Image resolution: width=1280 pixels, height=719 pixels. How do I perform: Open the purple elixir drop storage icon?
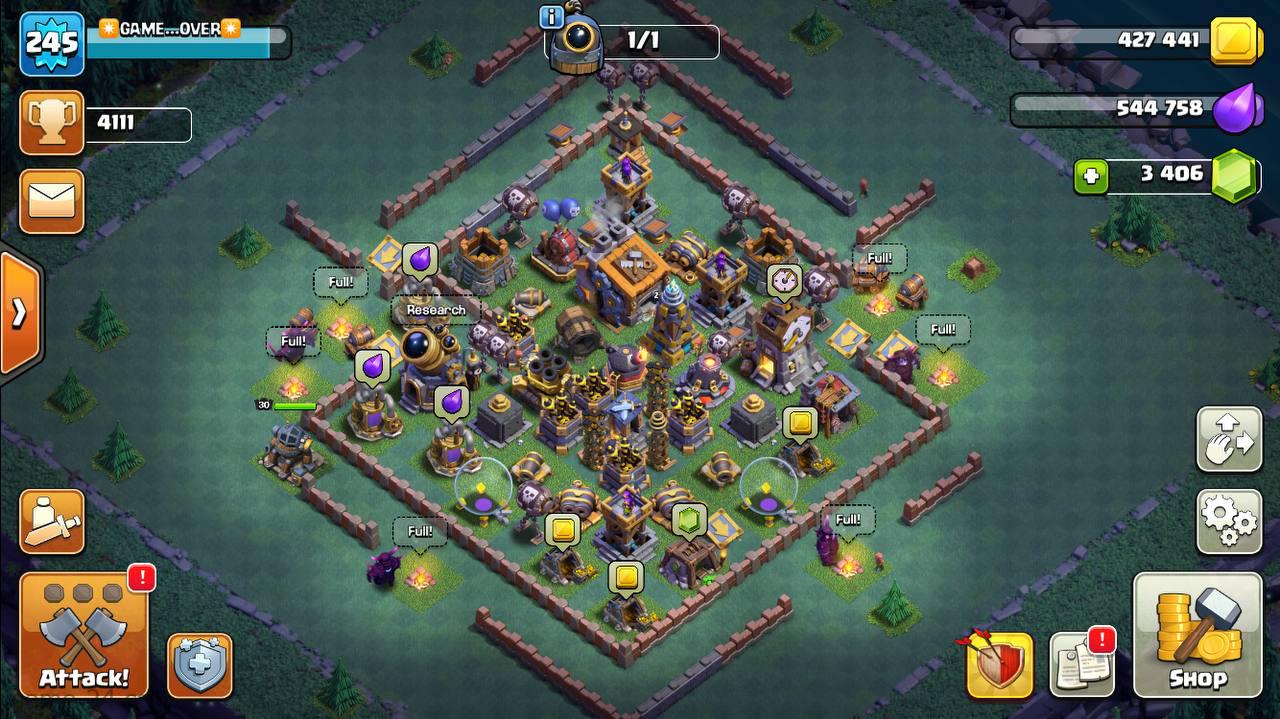1236,108
